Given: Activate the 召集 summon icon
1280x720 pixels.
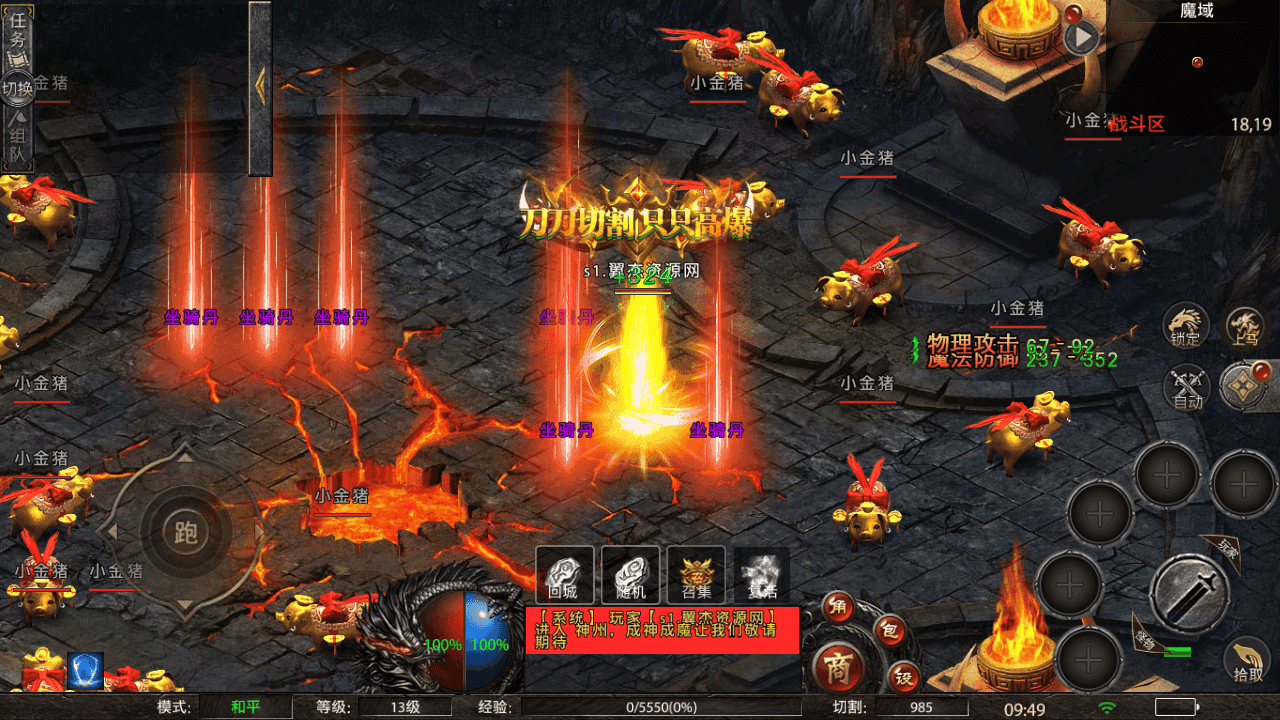Looking at the screenshot, I should pos(697,575).
